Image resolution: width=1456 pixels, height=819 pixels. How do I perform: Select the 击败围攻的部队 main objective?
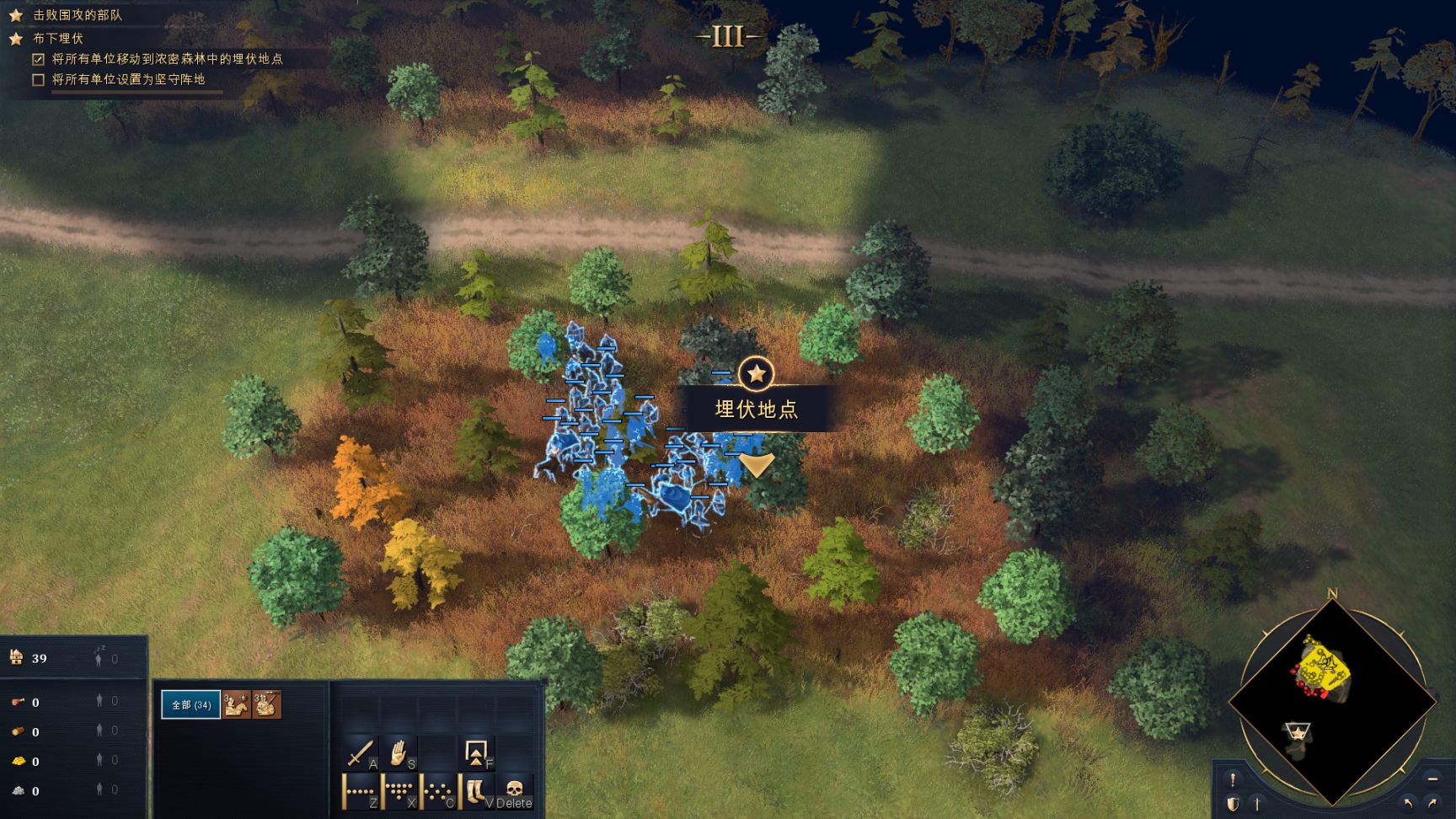tap(78, 15)
